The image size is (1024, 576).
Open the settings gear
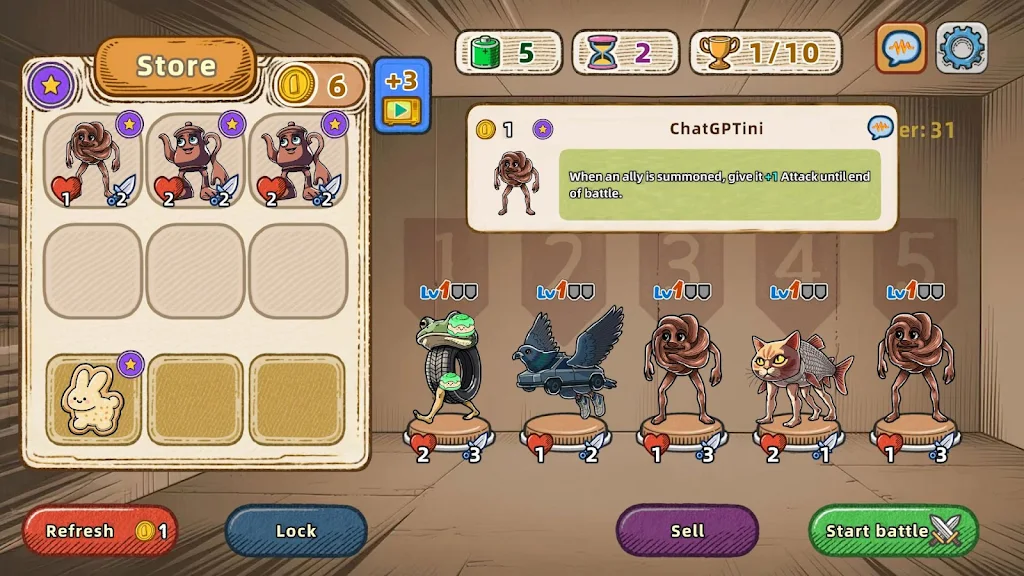961,48
